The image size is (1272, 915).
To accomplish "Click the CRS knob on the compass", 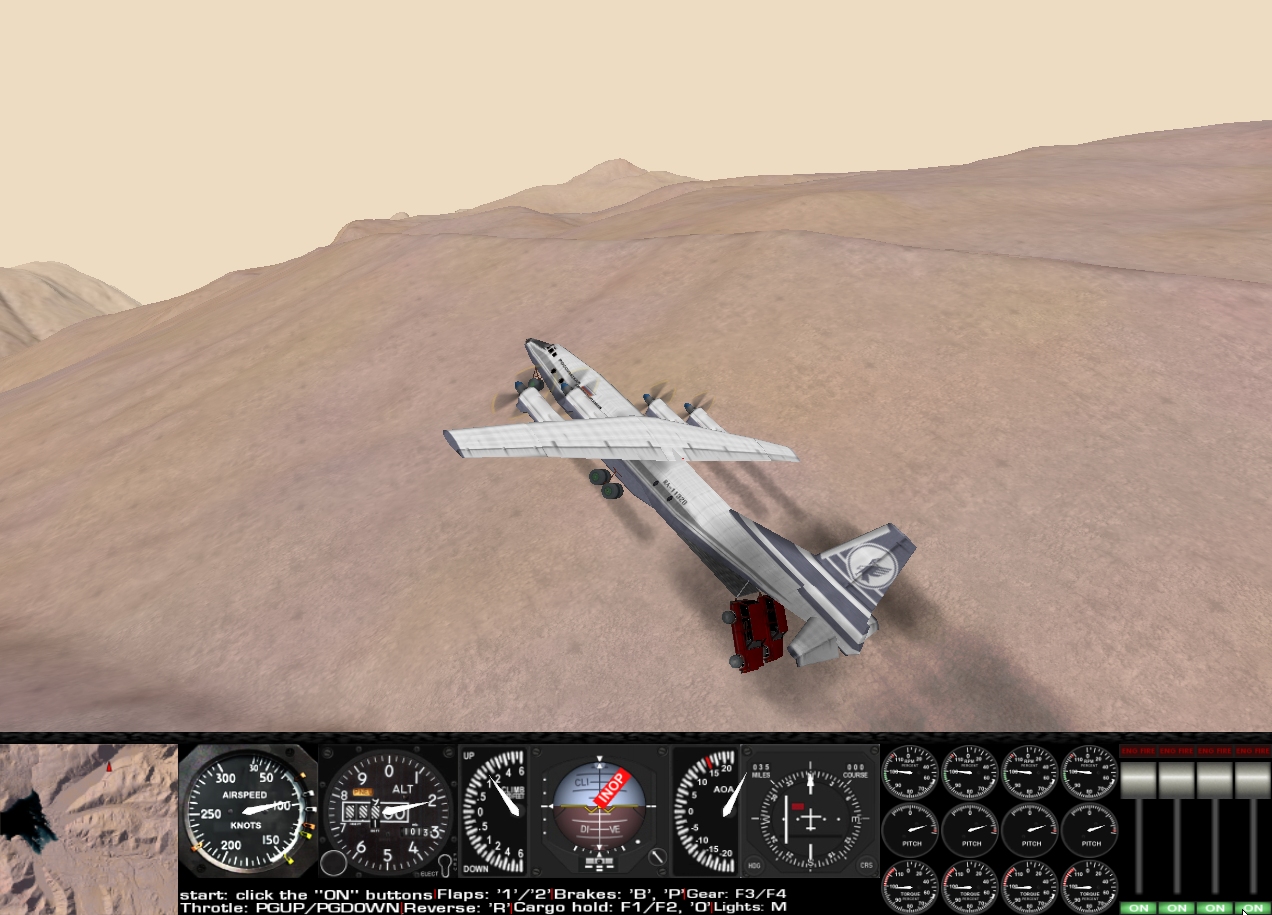I will click(x=866, y=866).
